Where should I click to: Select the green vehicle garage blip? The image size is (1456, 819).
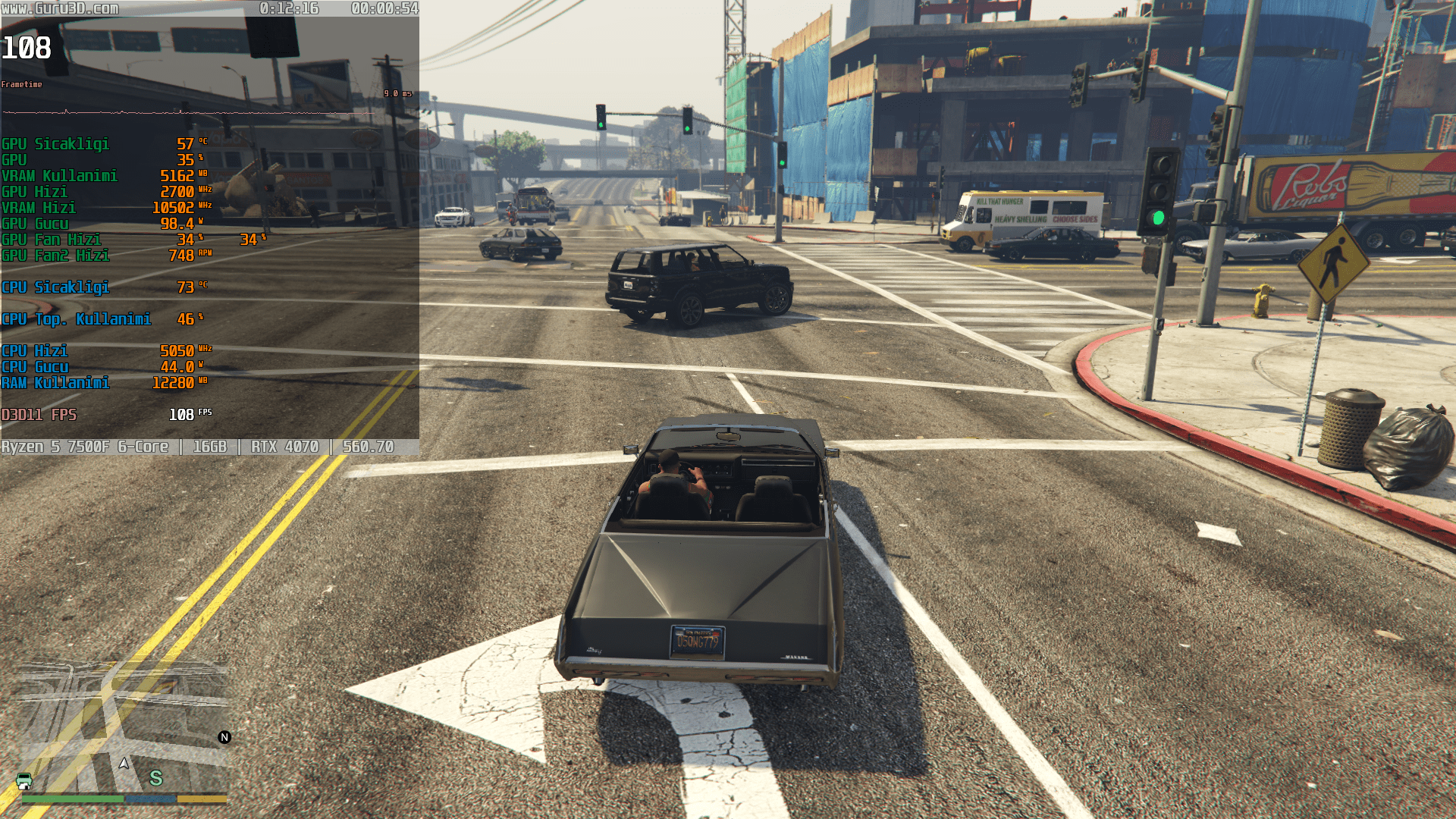[x=24, y=781]
